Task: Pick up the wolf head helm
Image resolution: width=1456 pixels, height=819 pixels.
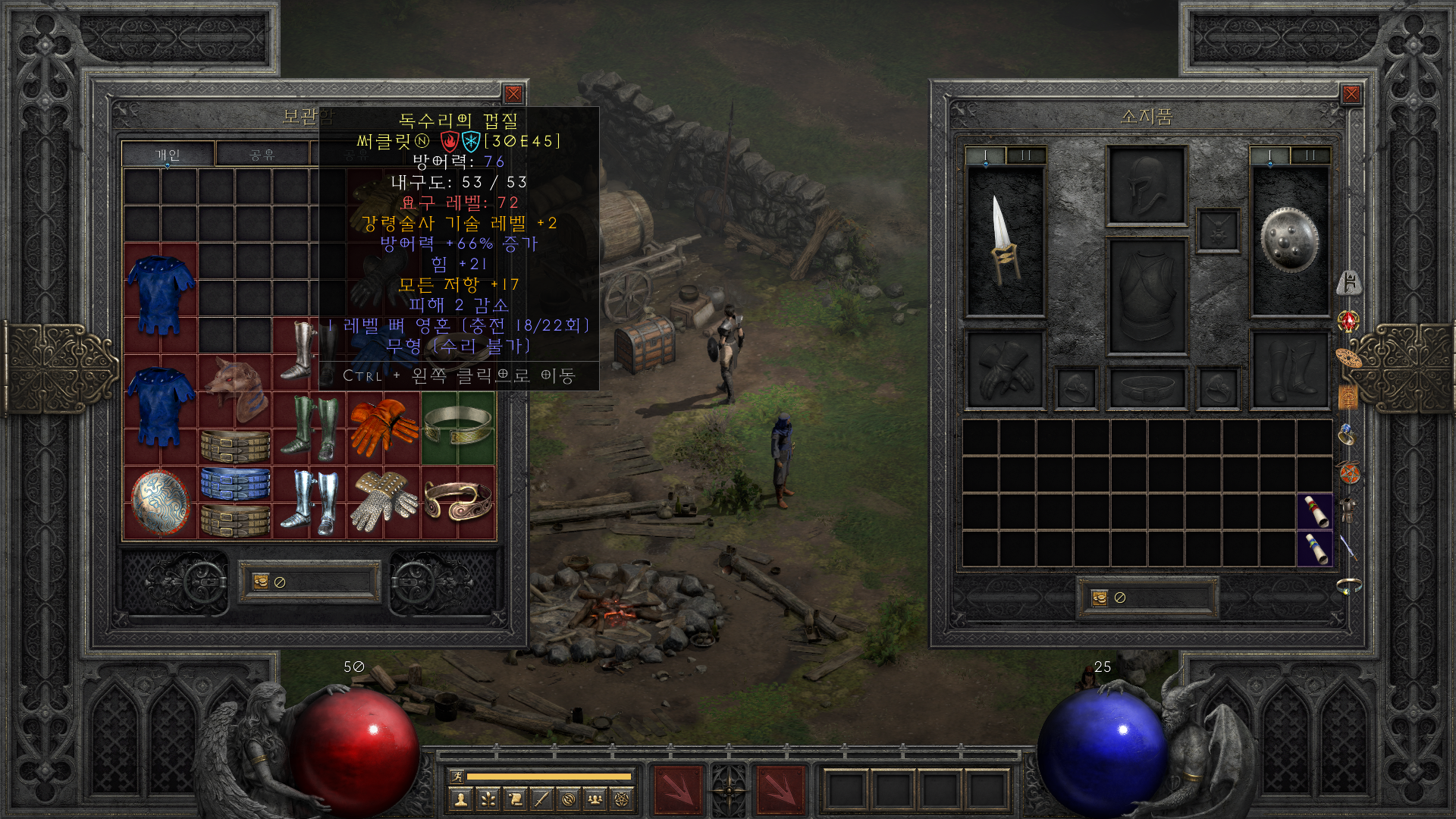Action: pos(235,388)
